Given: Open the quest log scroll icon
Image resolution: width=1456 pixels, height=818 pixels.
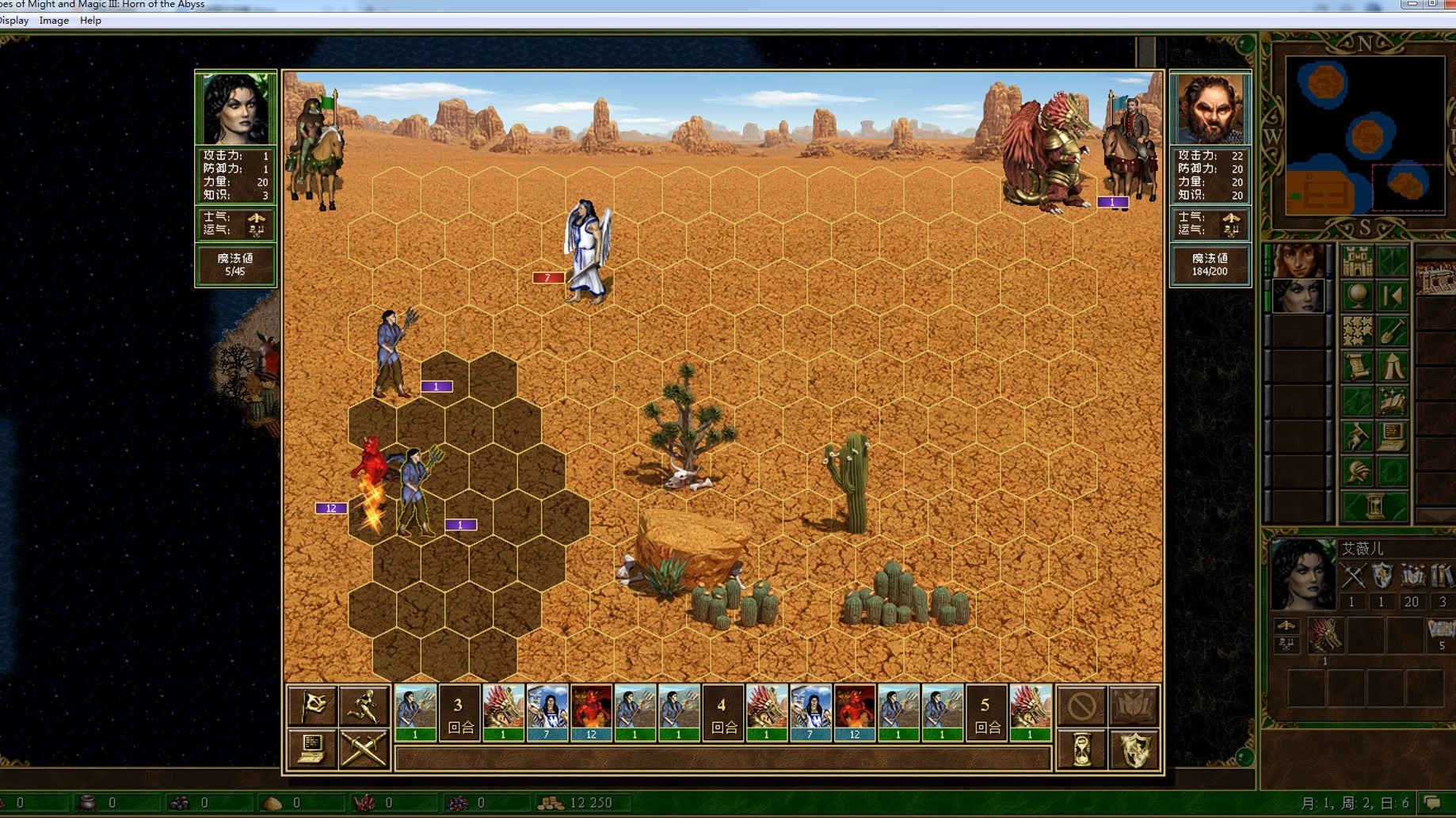Looking at the screenshot, I should coord(1357,366).
